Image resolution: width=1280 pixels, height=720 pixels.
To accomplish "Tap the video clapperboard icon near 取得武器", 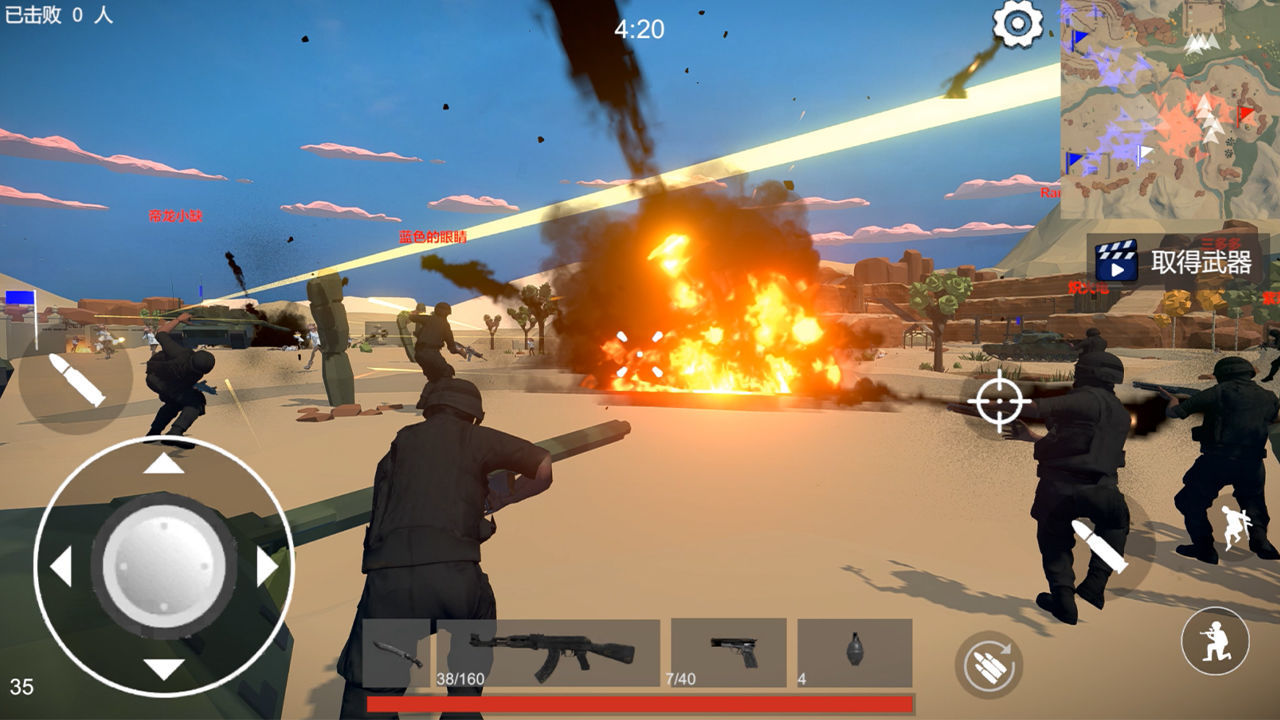I will pos(1118,265).
